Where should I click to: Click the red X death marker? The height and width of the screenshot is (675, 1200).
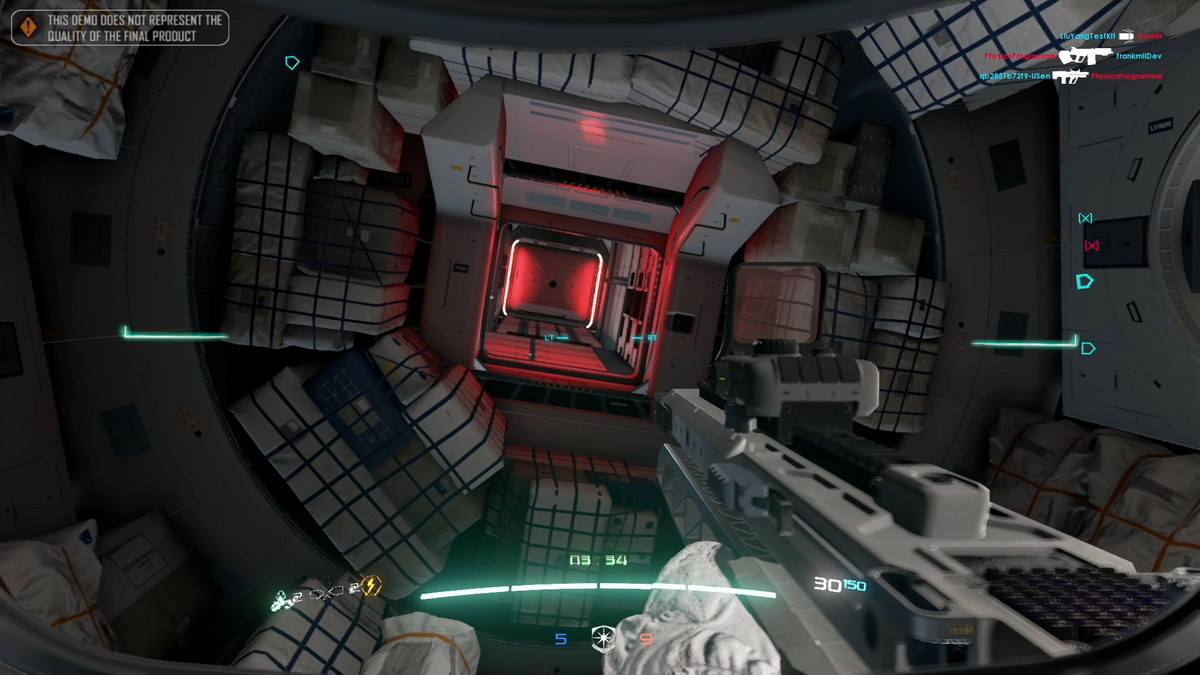pyautogui.click(x=1091, y=246)
